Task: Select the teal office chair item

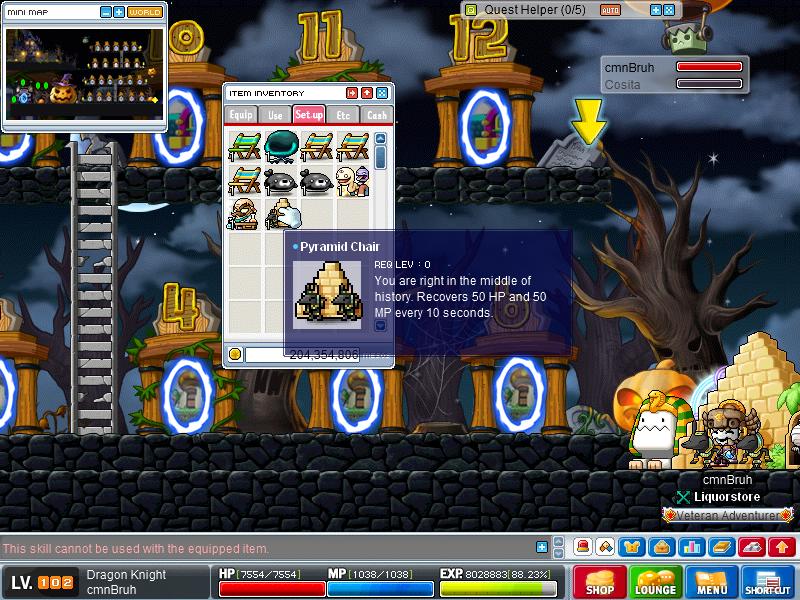Action: point(281,147)
